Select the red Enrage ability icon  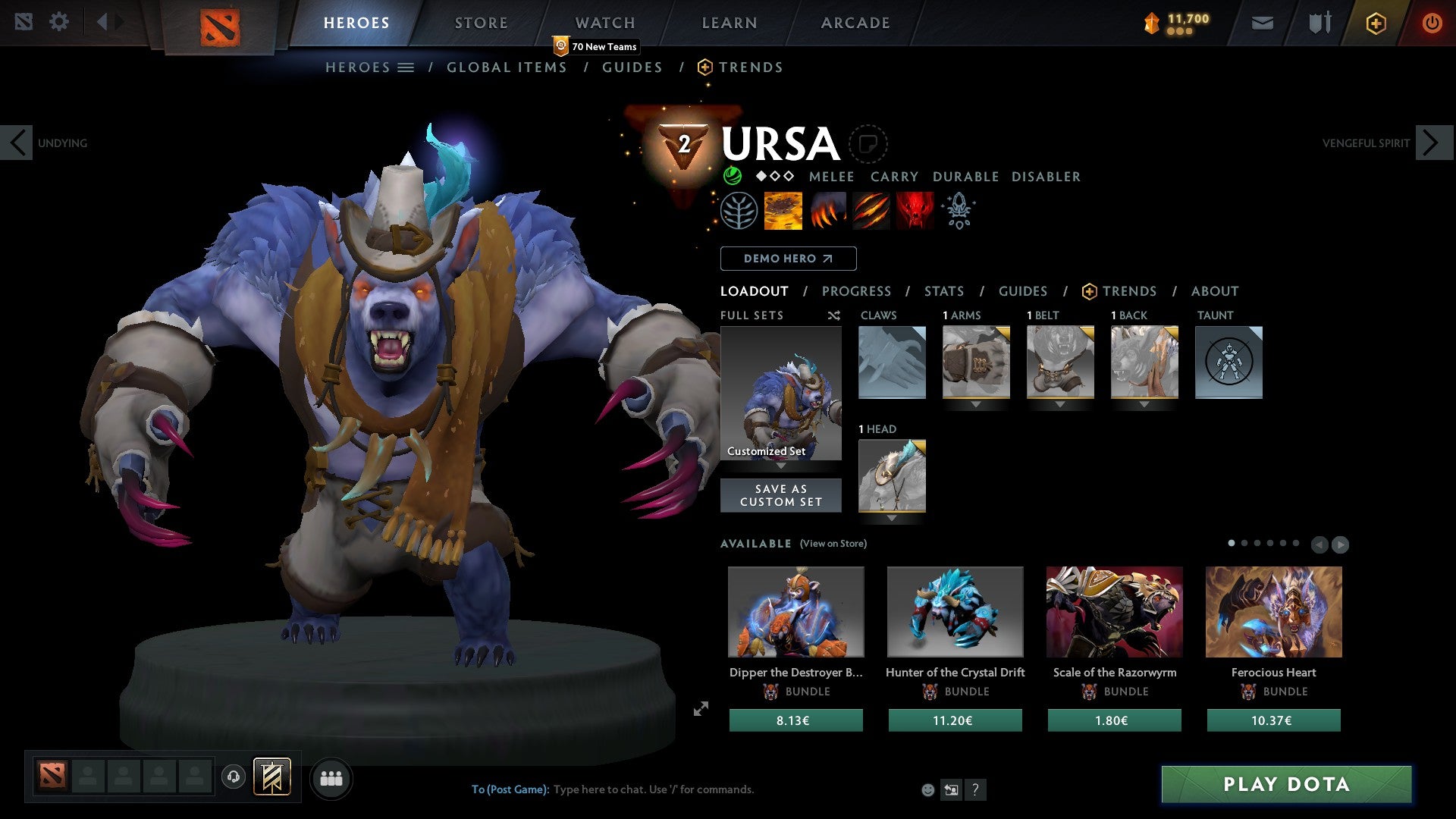click(x=914, y=210)
